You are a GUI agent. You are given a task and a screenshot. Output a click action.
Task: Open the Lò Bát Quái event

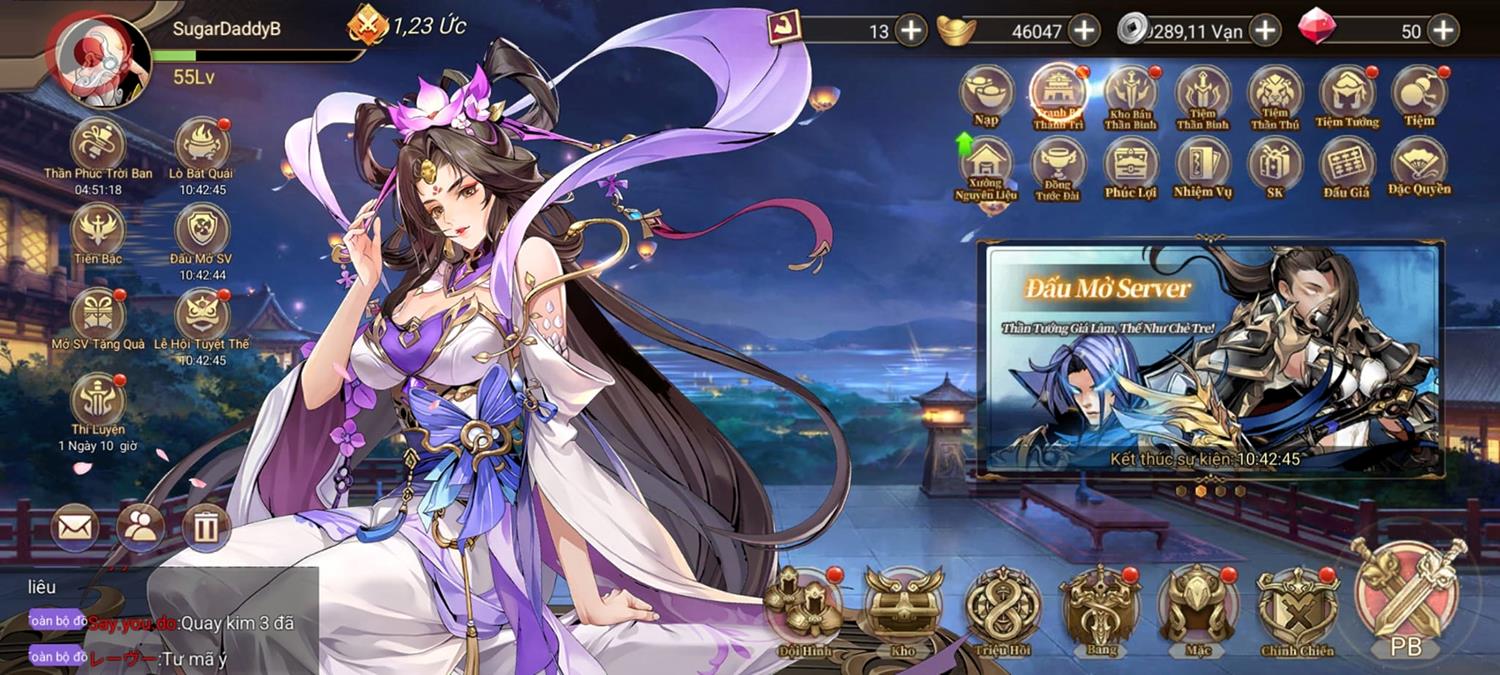pyautogui.click(x=202, y=145)
